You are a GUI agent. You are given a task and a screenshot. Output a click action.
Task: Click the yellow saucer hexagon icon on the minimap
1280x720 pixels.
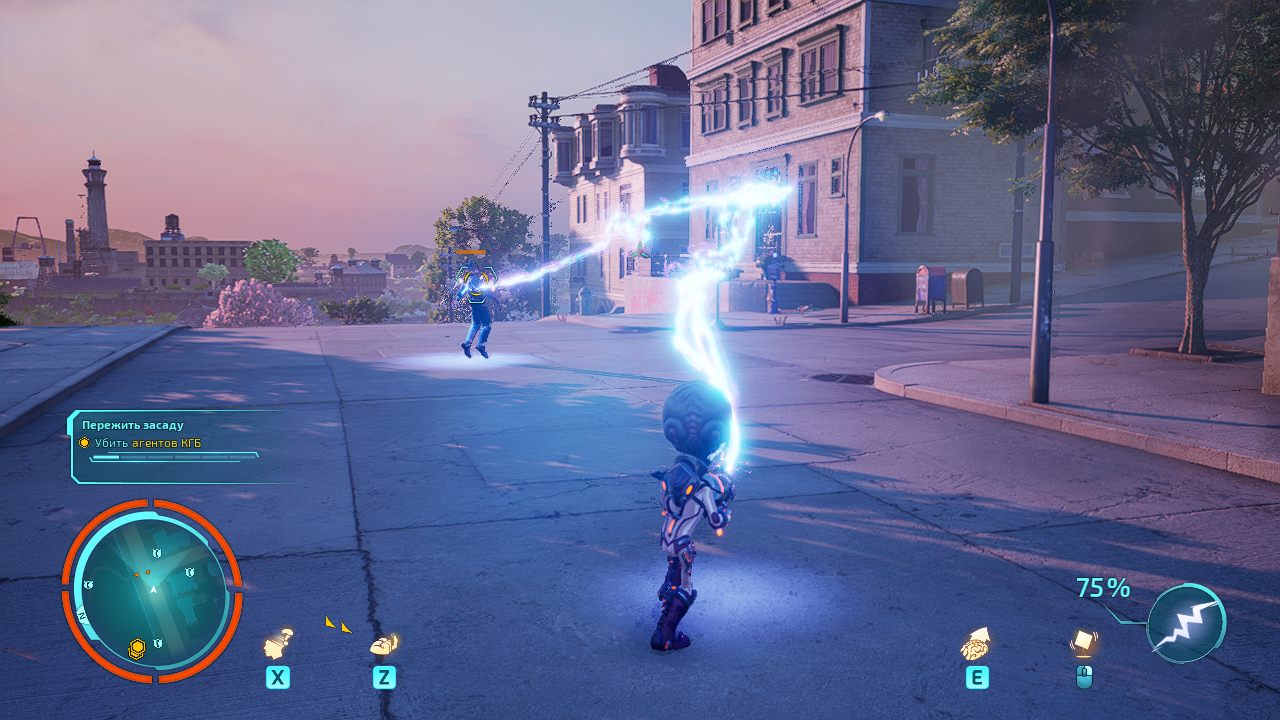coord(136,646)
